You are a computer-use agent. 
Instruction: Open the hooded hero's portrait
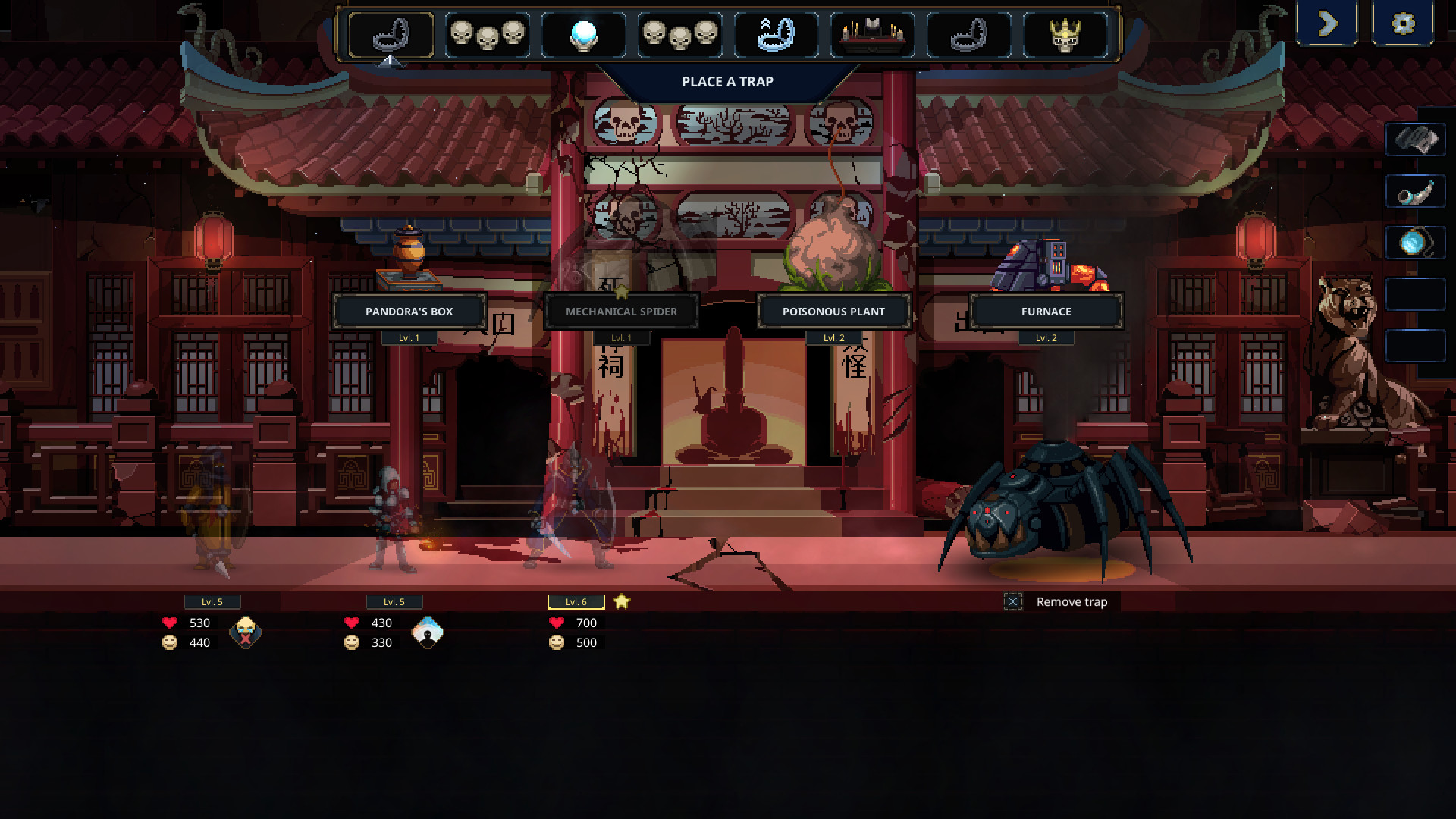427,632
